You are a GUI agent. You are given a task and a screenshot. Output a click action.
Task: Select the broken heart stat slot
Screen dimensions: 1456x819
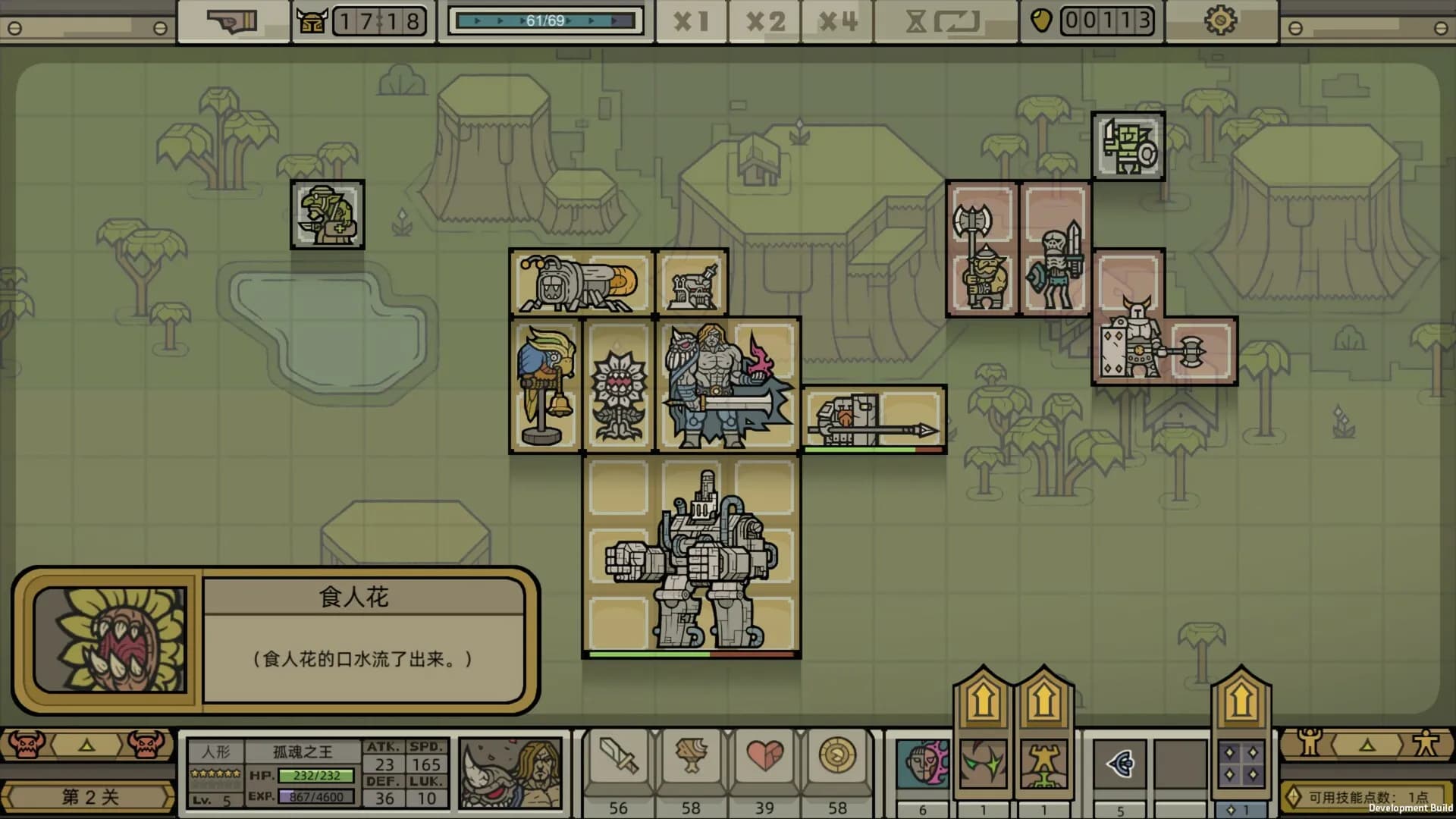pos(764,757)
